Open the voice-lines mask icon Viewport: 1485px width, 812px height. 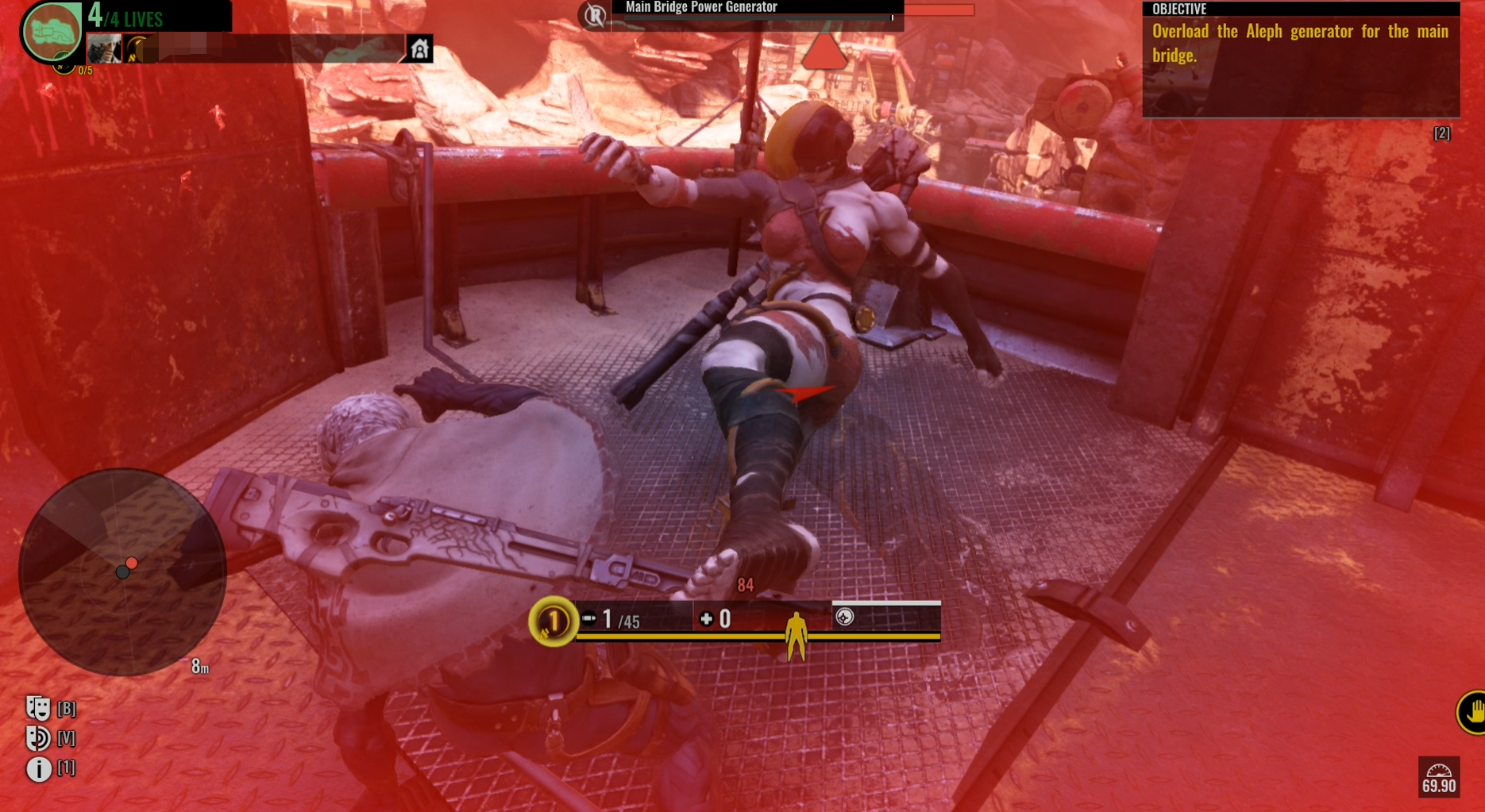37,738
